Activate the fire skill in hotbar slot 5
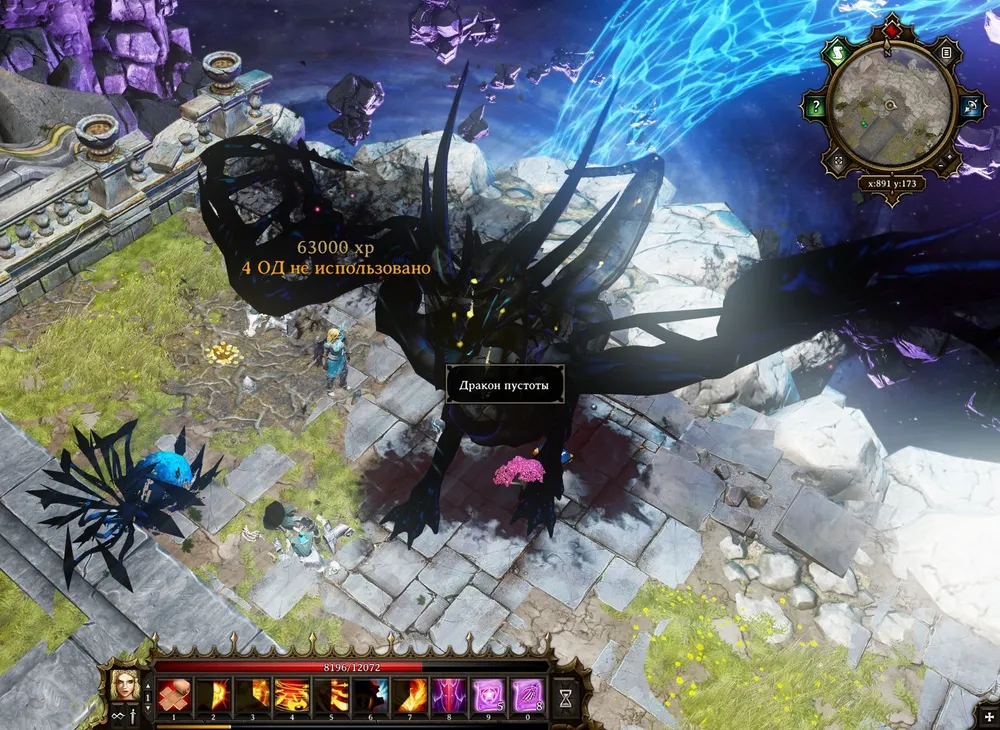Screen dimensions: 1000x730 [330, 692]
